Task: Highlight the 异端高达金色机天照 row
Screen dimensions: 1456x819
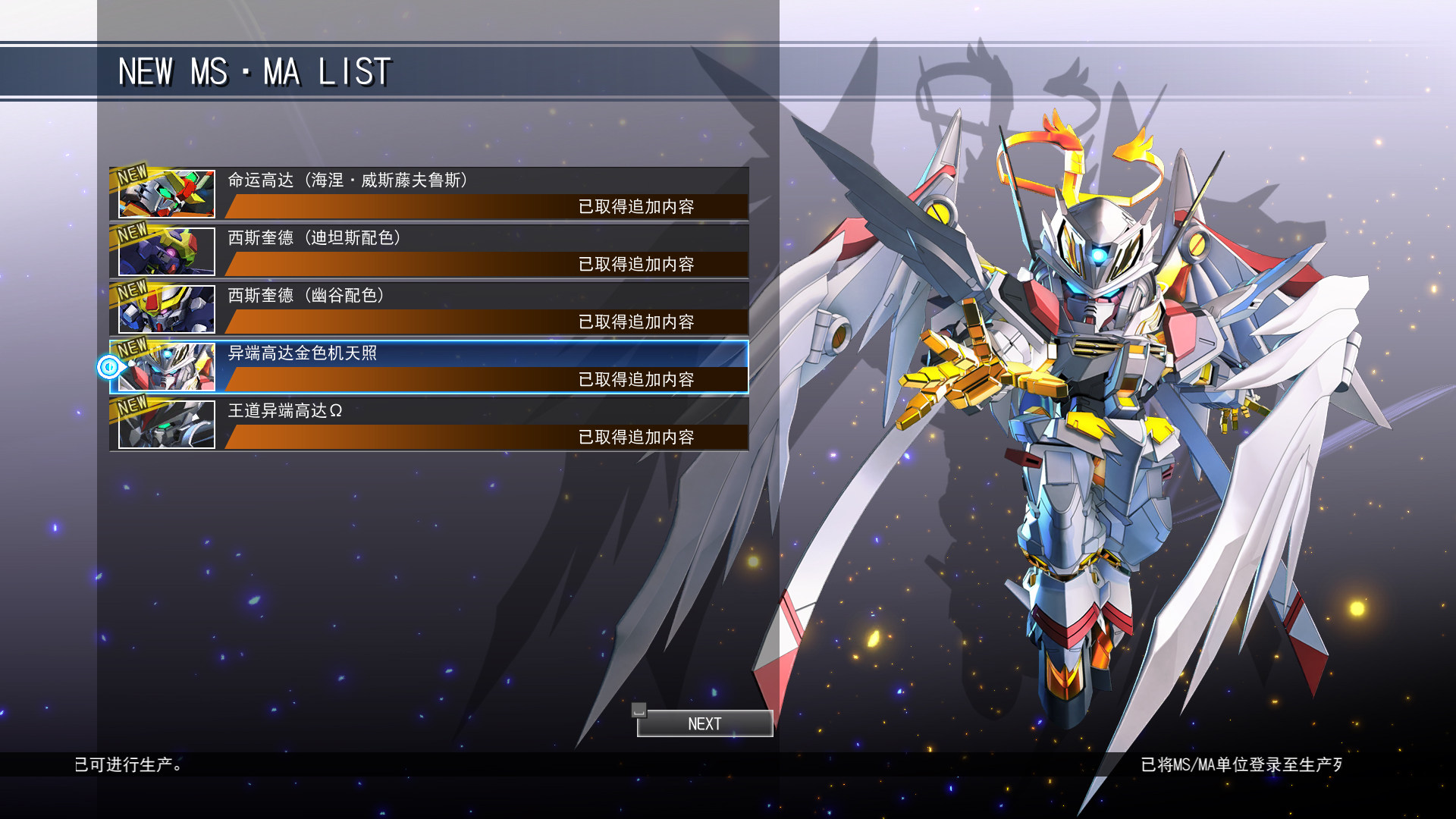Action: click(x=429, y=367)
